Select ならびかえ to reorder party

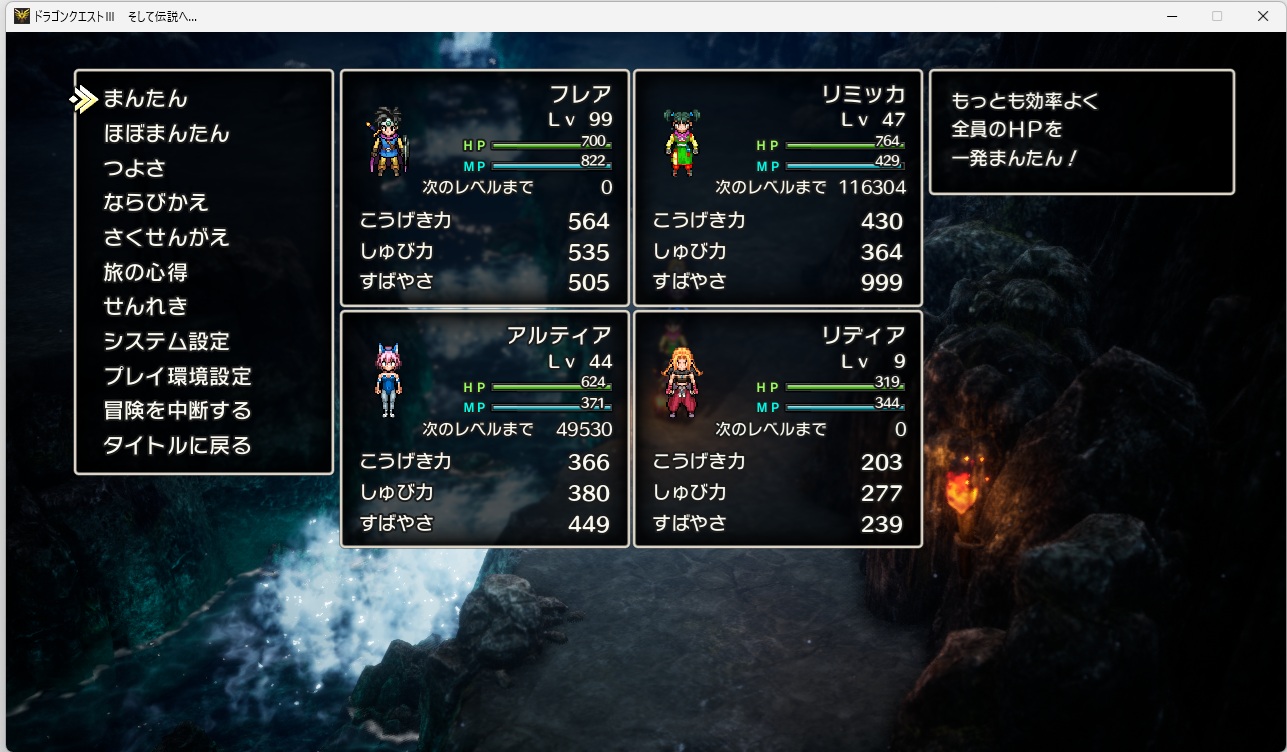[156, 202]
